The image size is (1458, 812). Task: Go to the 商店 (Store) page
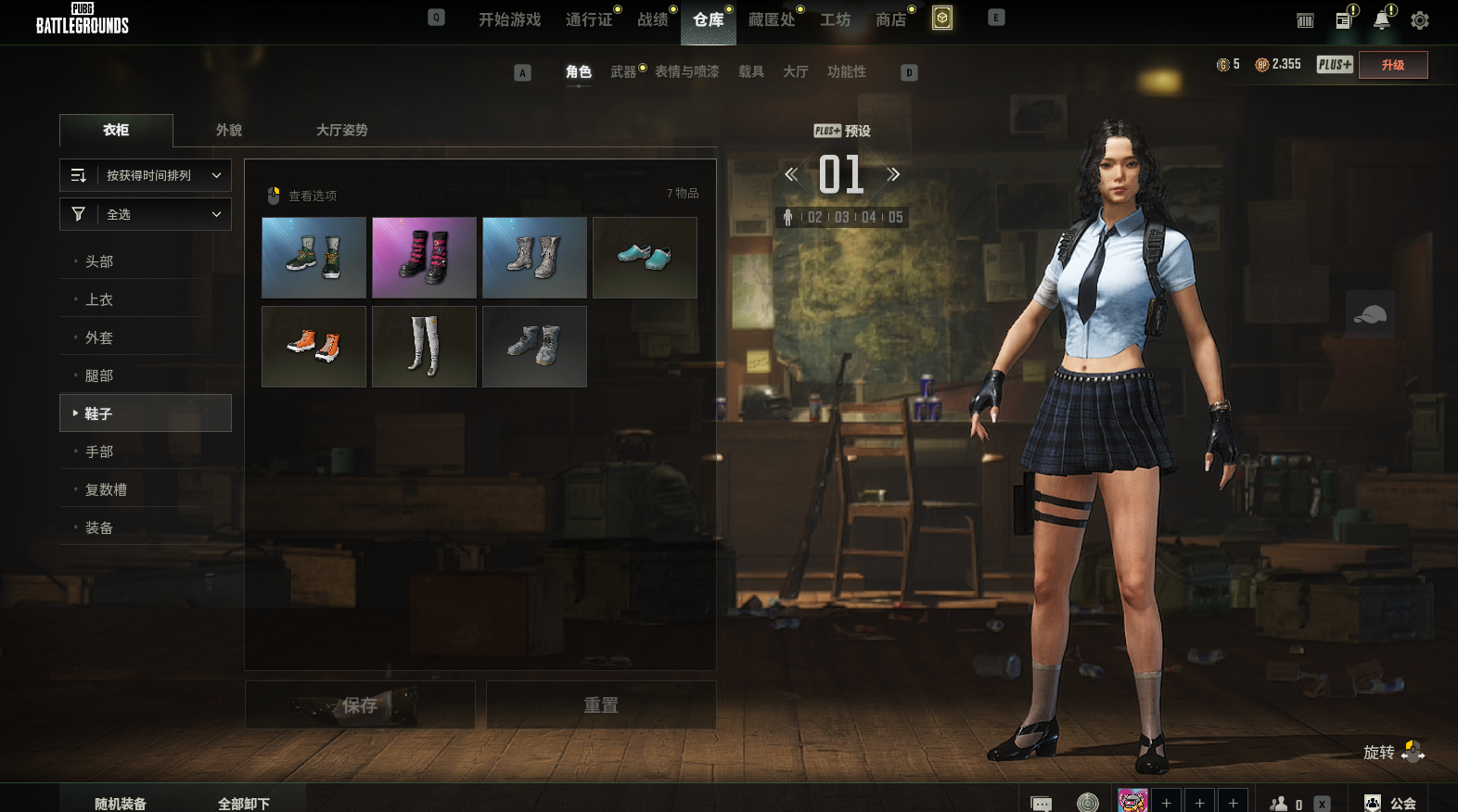(x=890, y=19)
